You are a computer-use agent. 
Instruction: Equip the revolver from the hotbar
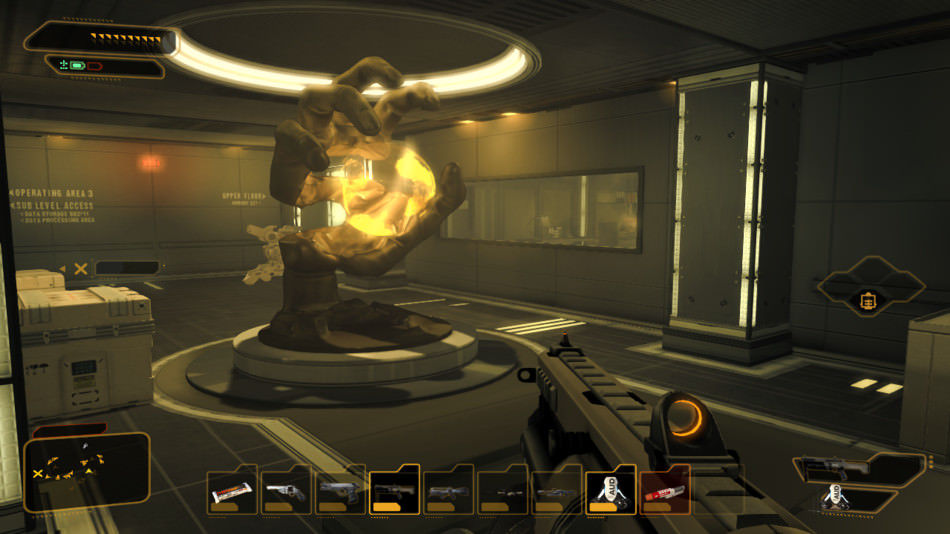click(286, 492)
